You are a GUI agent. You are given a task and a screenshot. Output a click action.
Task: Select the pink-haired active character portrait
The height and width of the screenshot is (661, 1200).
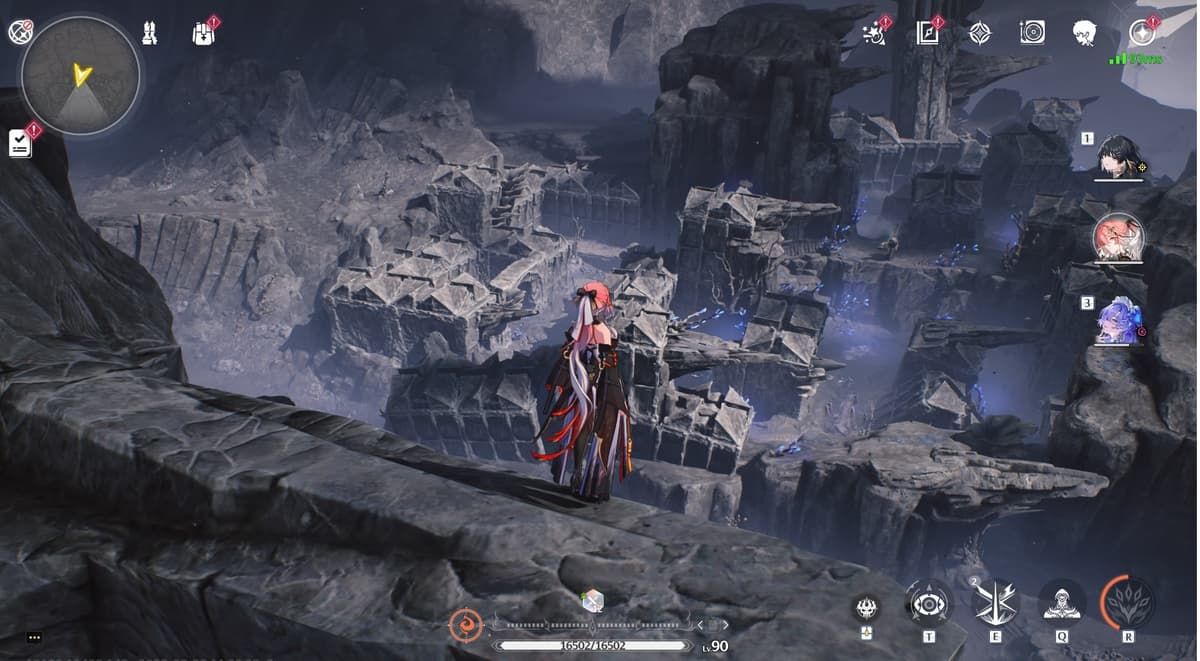pos(1118,239)
